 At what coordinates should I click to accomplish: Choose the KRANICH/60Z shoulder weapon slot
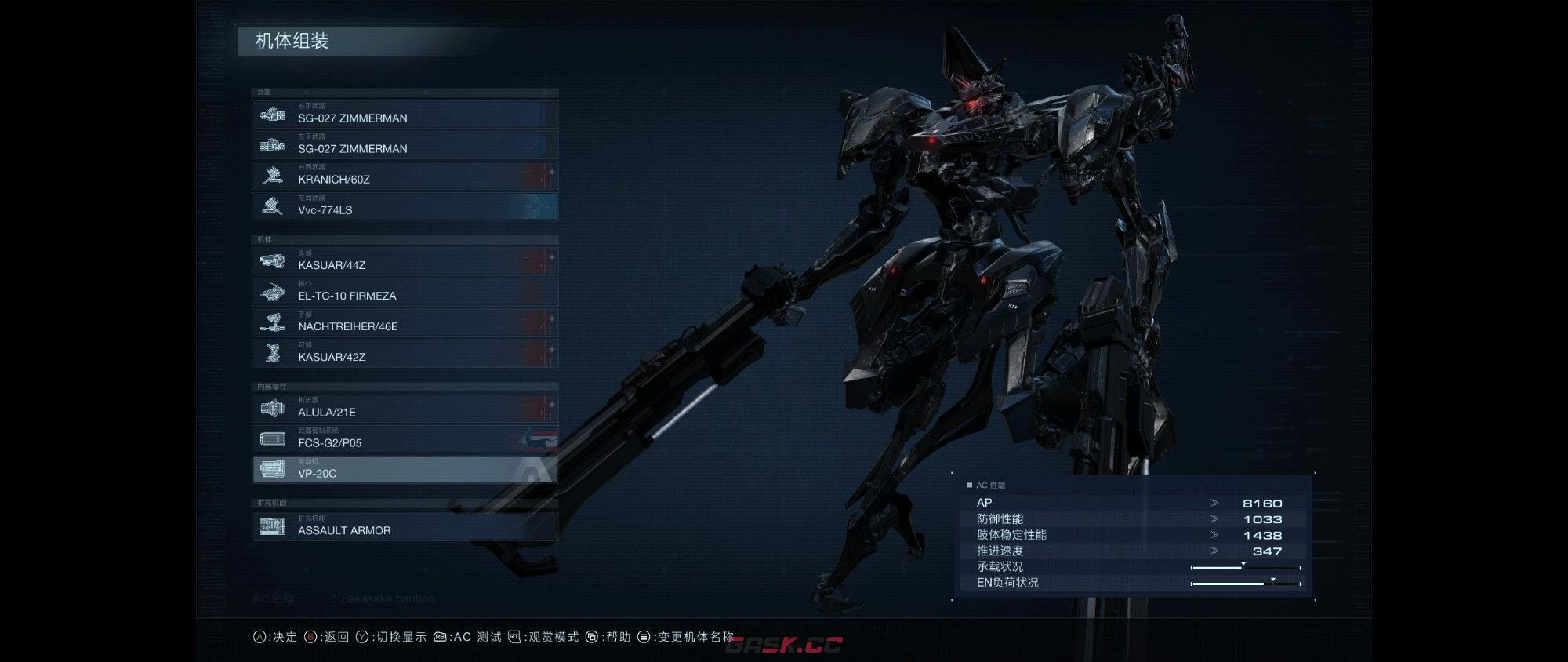pos(405,176)
